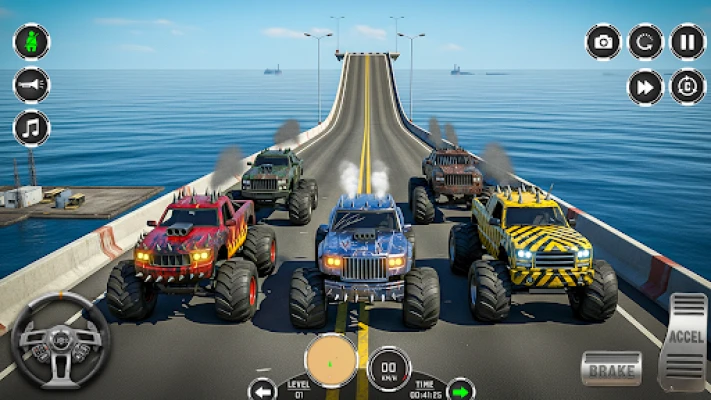Pause the game
This screenshot has height=400, width=711.
687,42
